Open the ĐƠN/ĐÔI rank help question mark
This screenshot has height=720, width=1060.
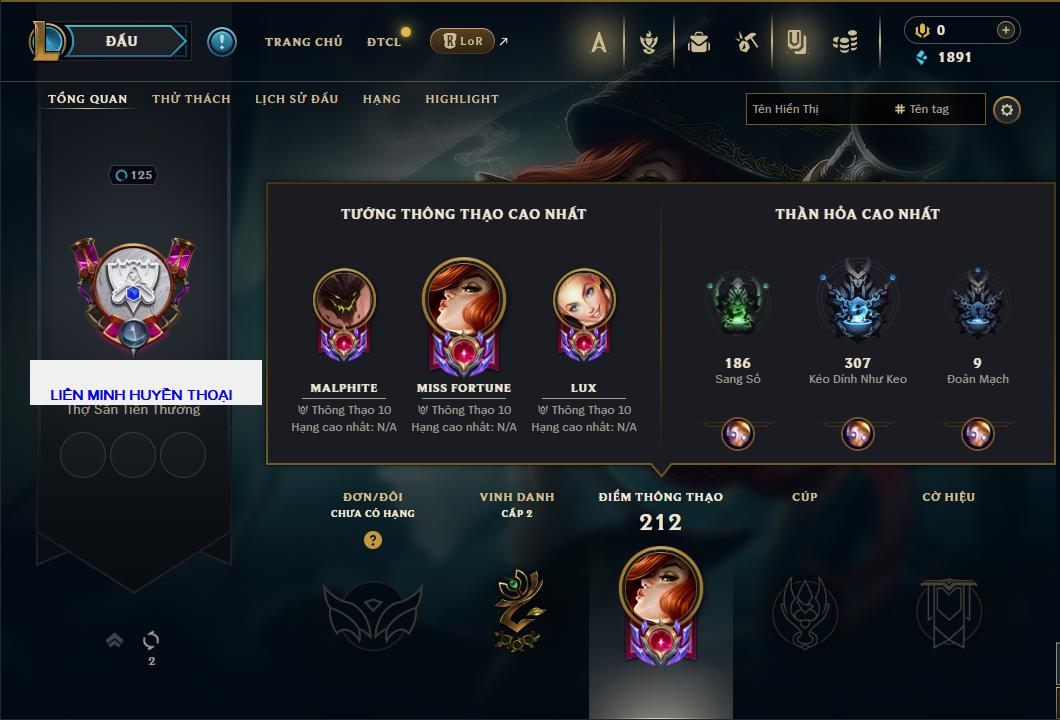pyautogui.click(x=373, y=540)
